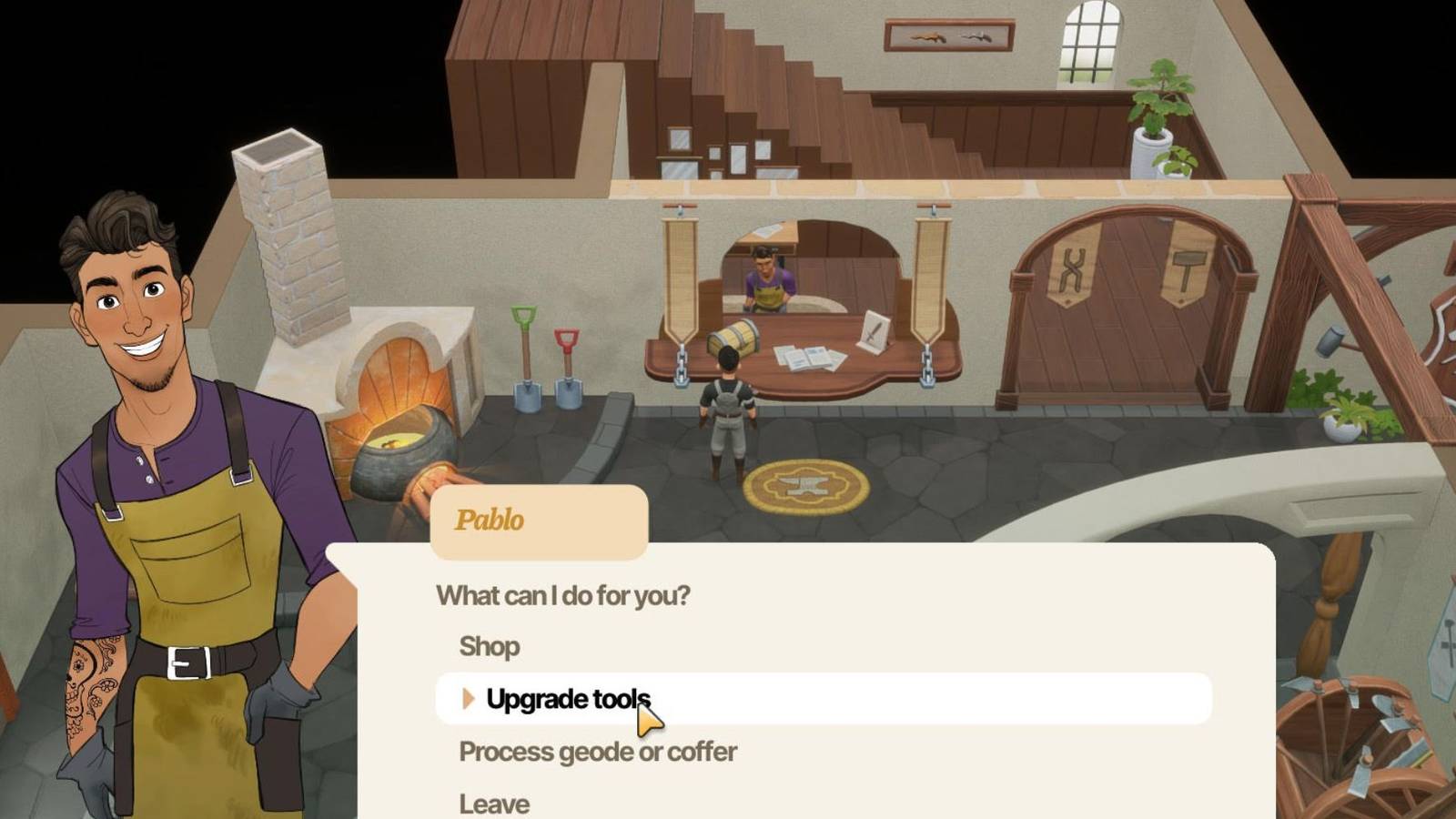Choose Process geode or coffer option
1456x819 pixels.
[x=596, y=752]
